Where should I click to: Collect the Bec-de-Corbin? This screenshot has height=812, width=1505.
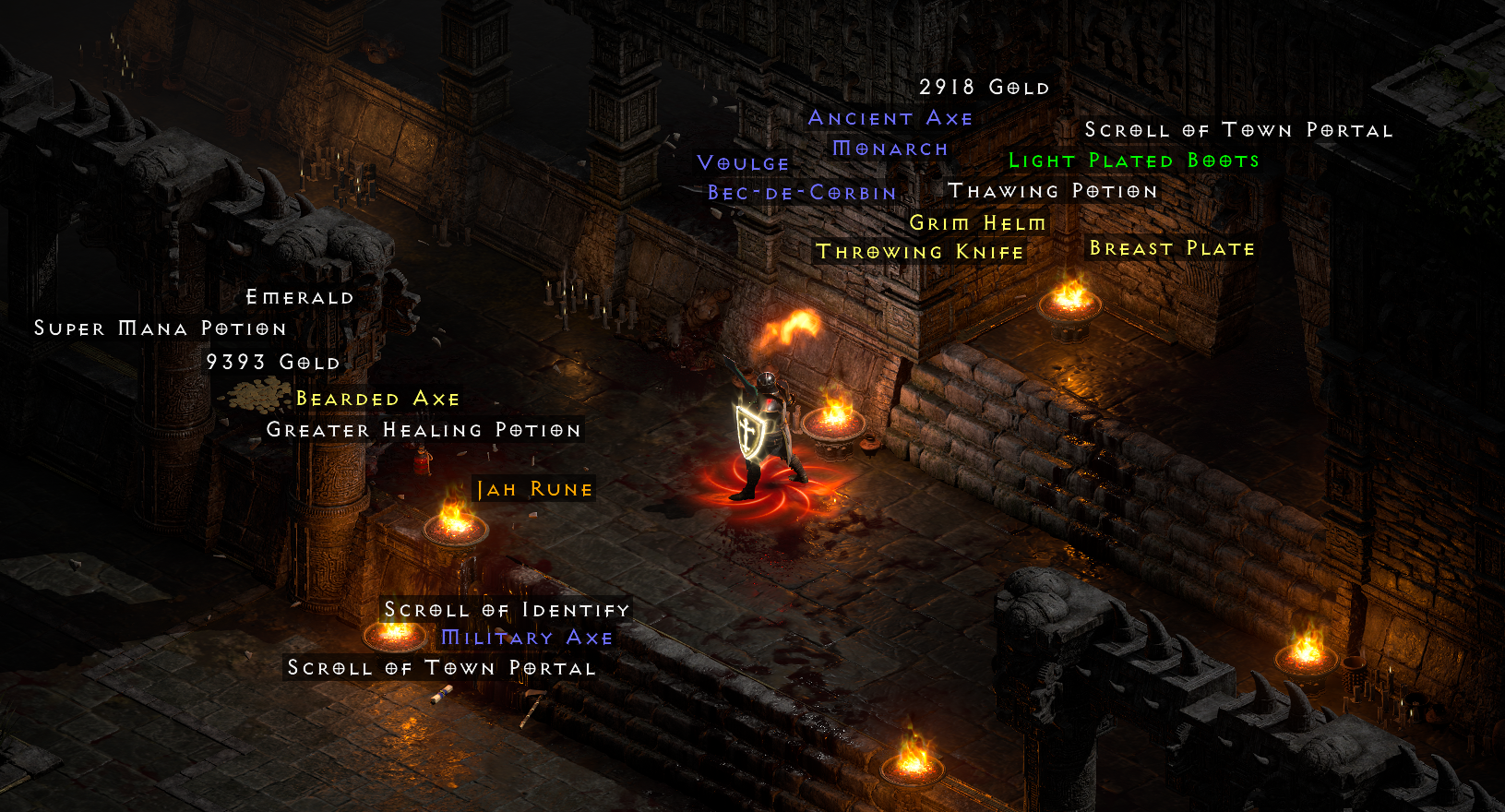point(801,193)
